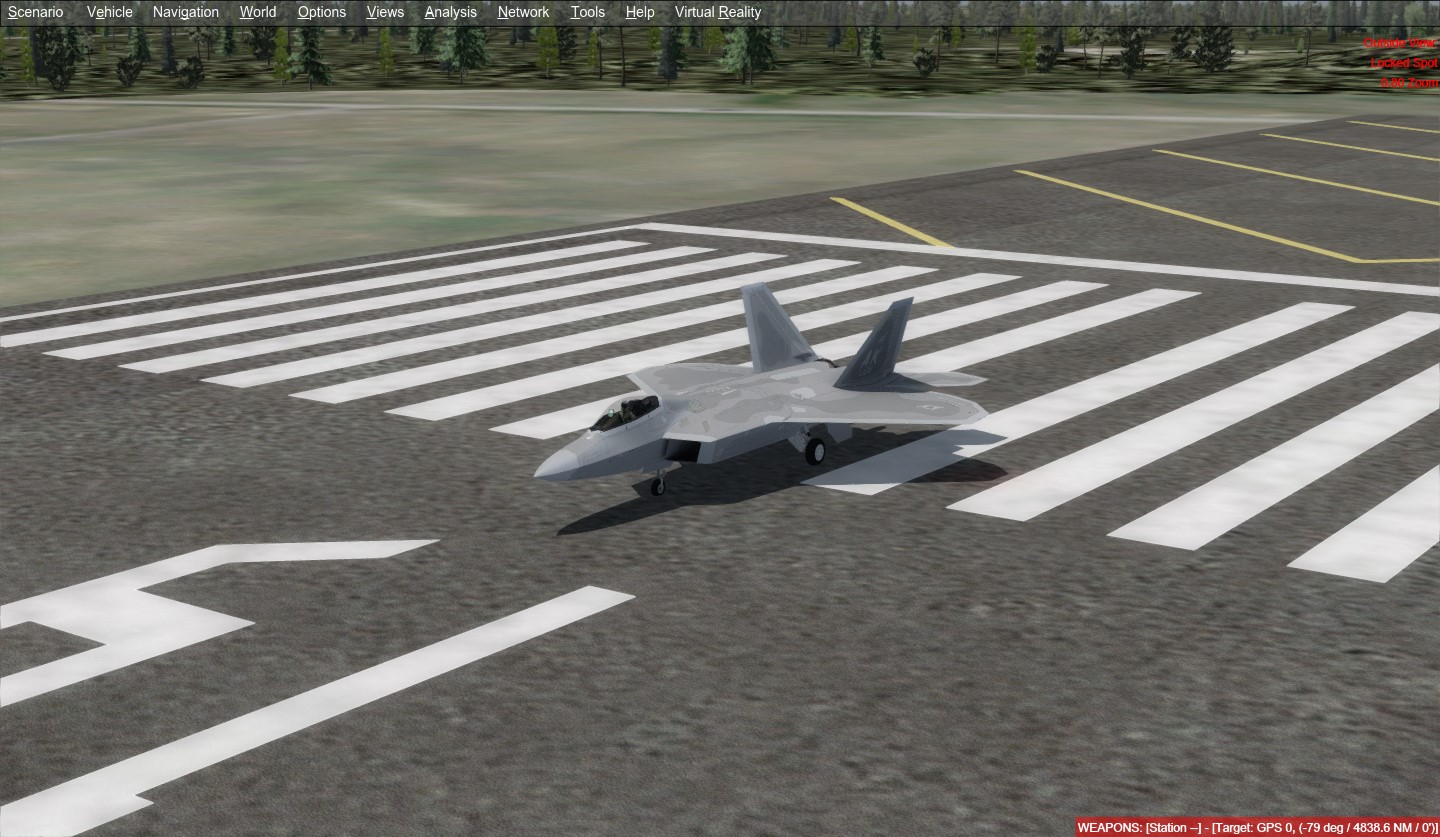Open the Network menu
The width and height of the screenshot is (1440, 837).
pos(522,12)
